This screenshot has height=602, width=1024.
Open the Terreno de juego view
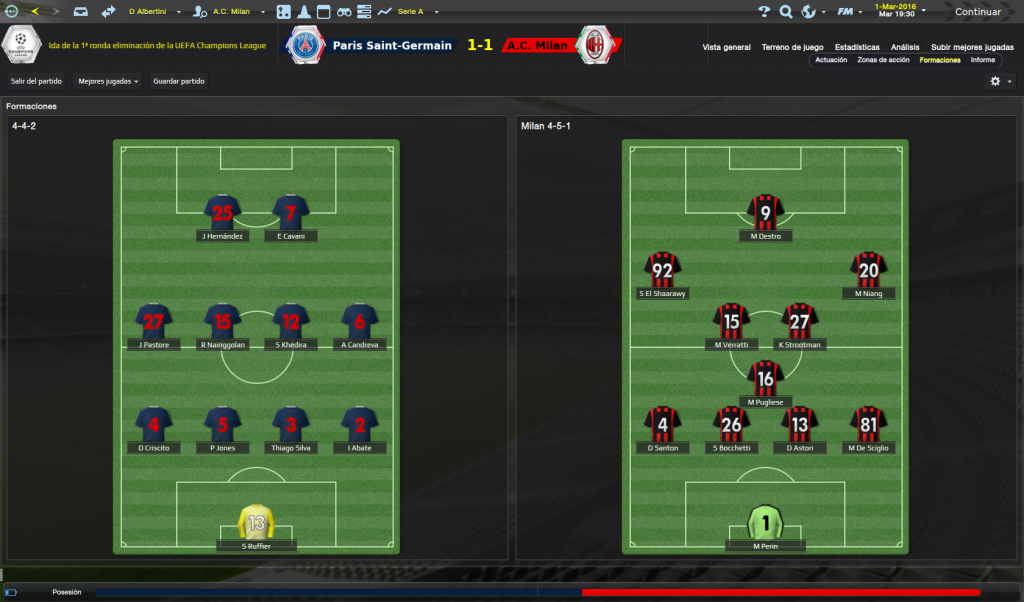point(792,47)
